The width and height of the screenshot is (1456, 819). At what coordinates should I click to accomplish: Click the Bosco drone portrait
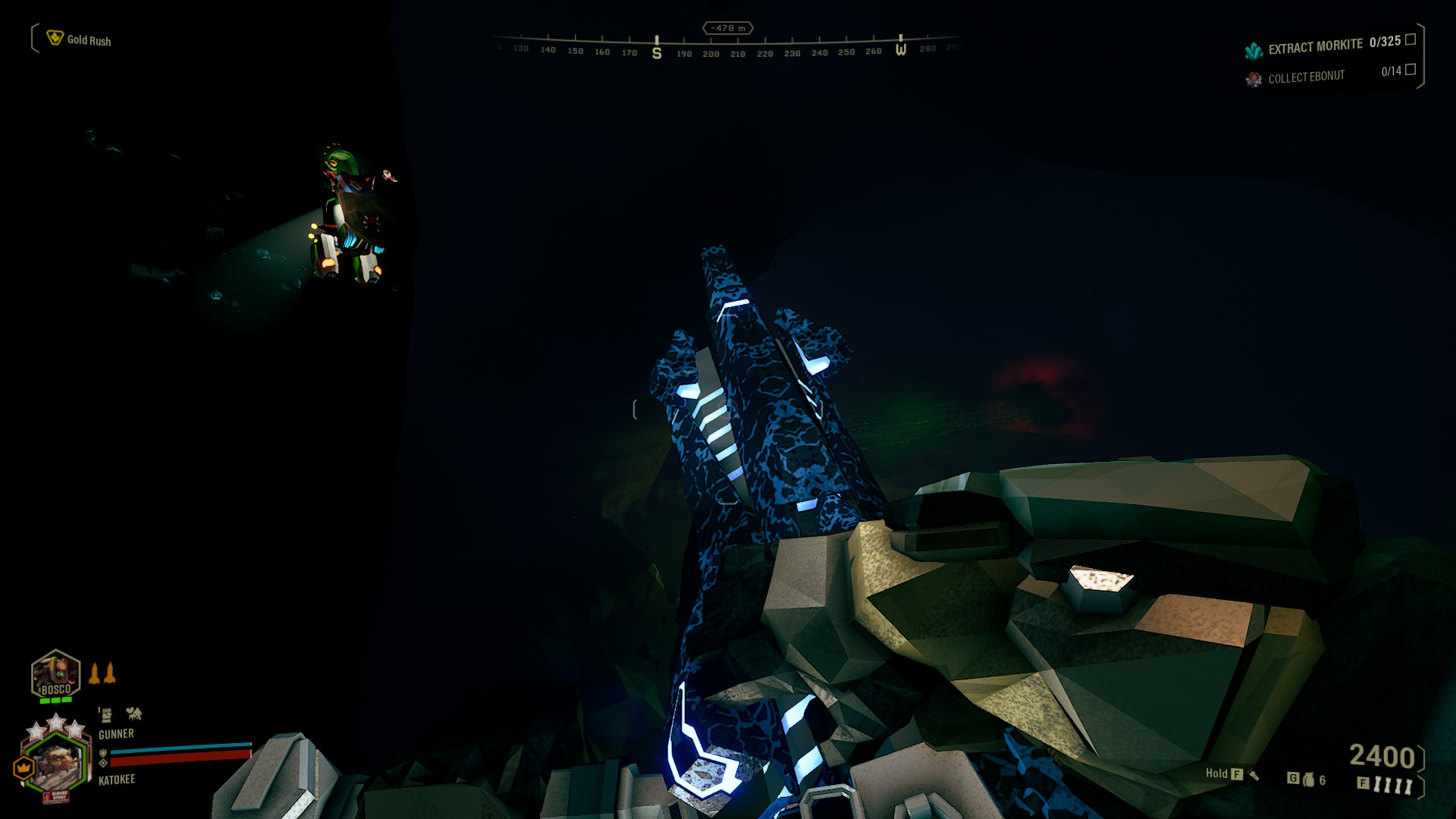[55, 674]
